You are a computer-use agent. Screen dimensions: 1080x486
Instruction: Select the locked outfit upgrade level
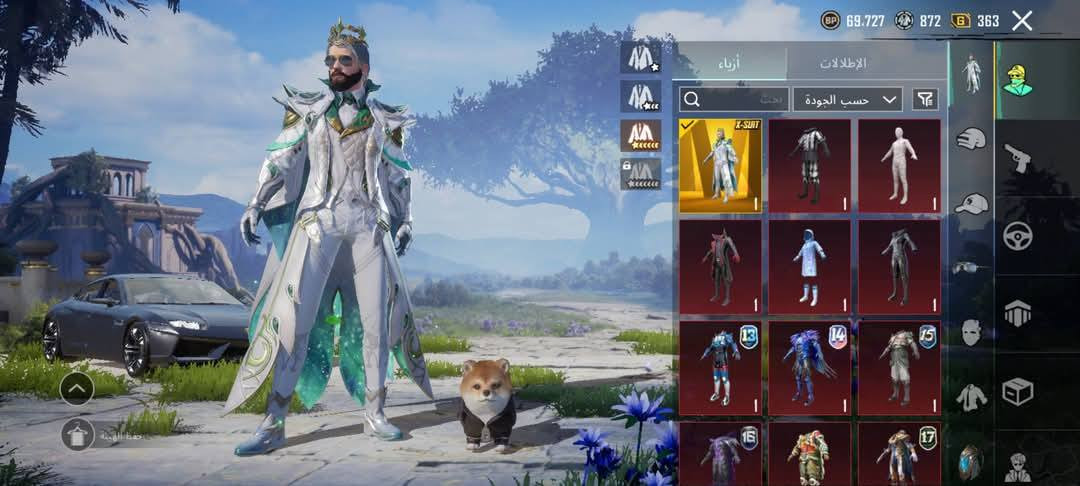pos(641,174)
